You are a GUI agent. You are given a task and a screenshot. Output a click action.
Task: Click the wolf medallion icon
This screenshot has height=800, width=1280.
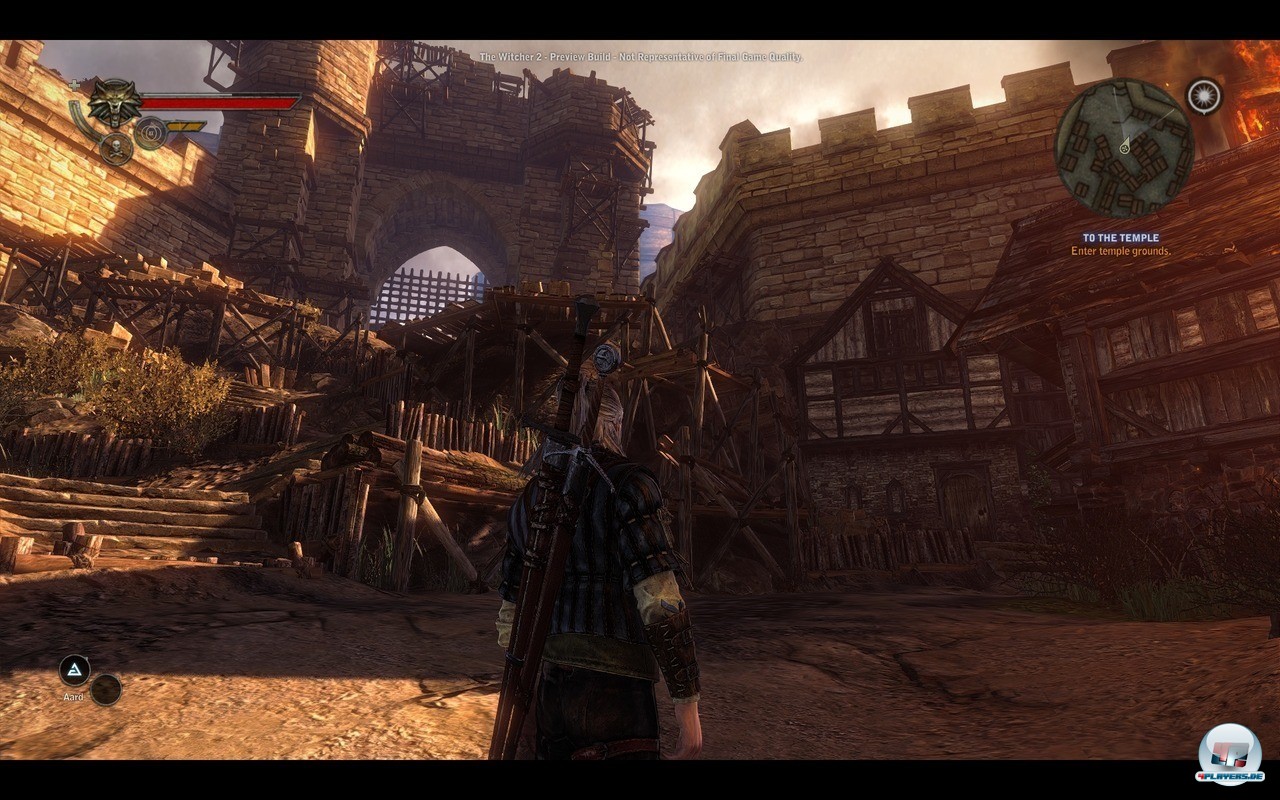(x=114, y=102)
